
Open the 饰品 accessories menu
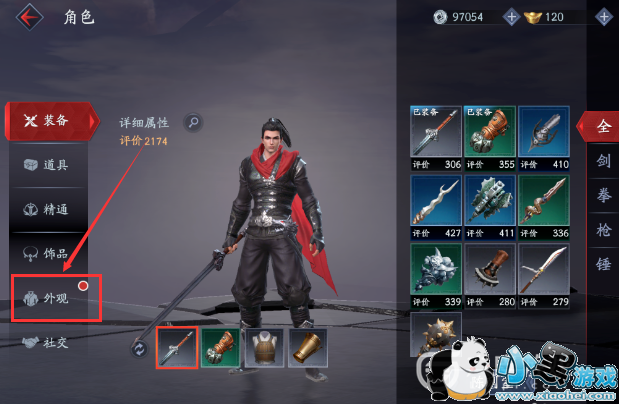(x=50, y=253)
